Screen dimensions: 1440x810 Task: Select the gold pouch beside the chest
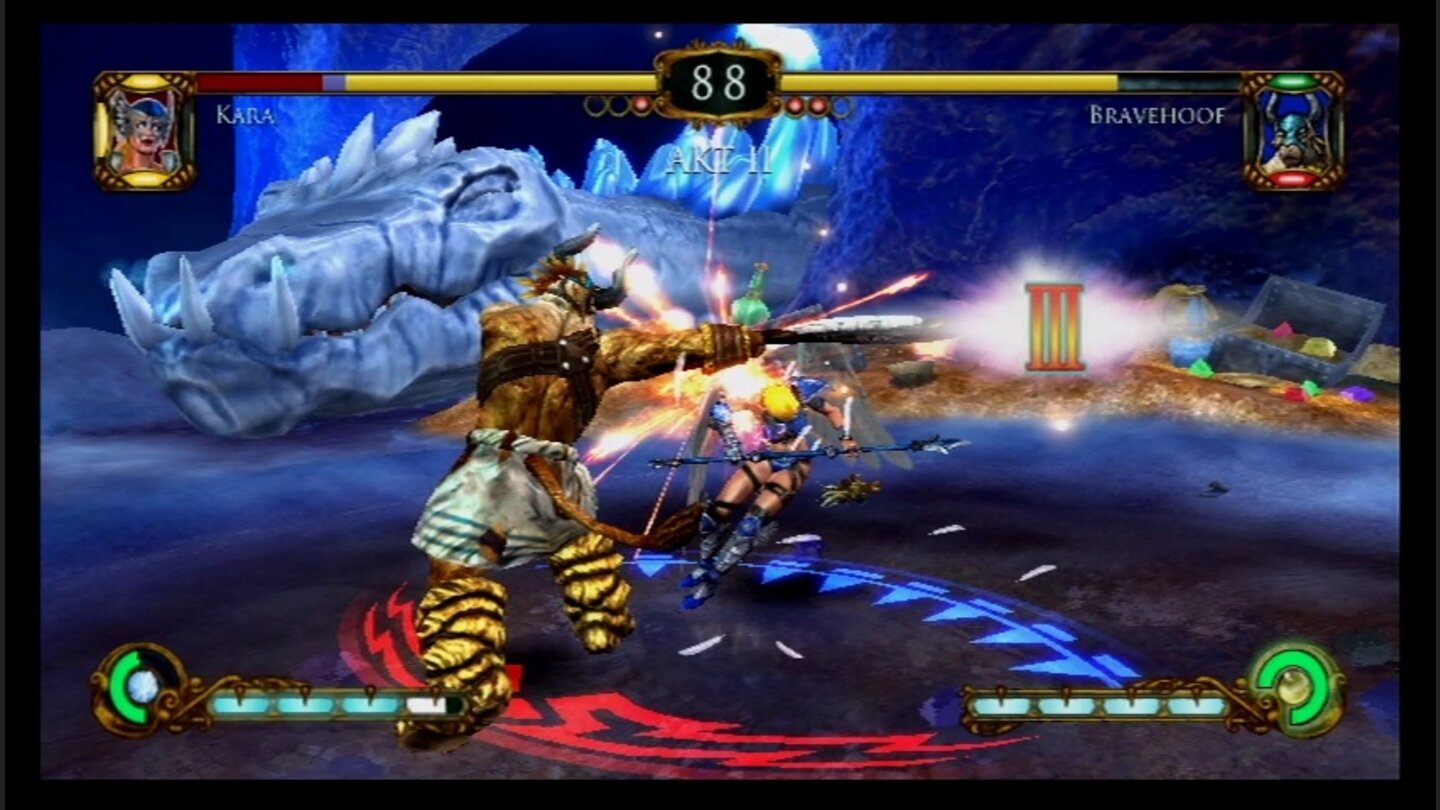pos(1185,305)
